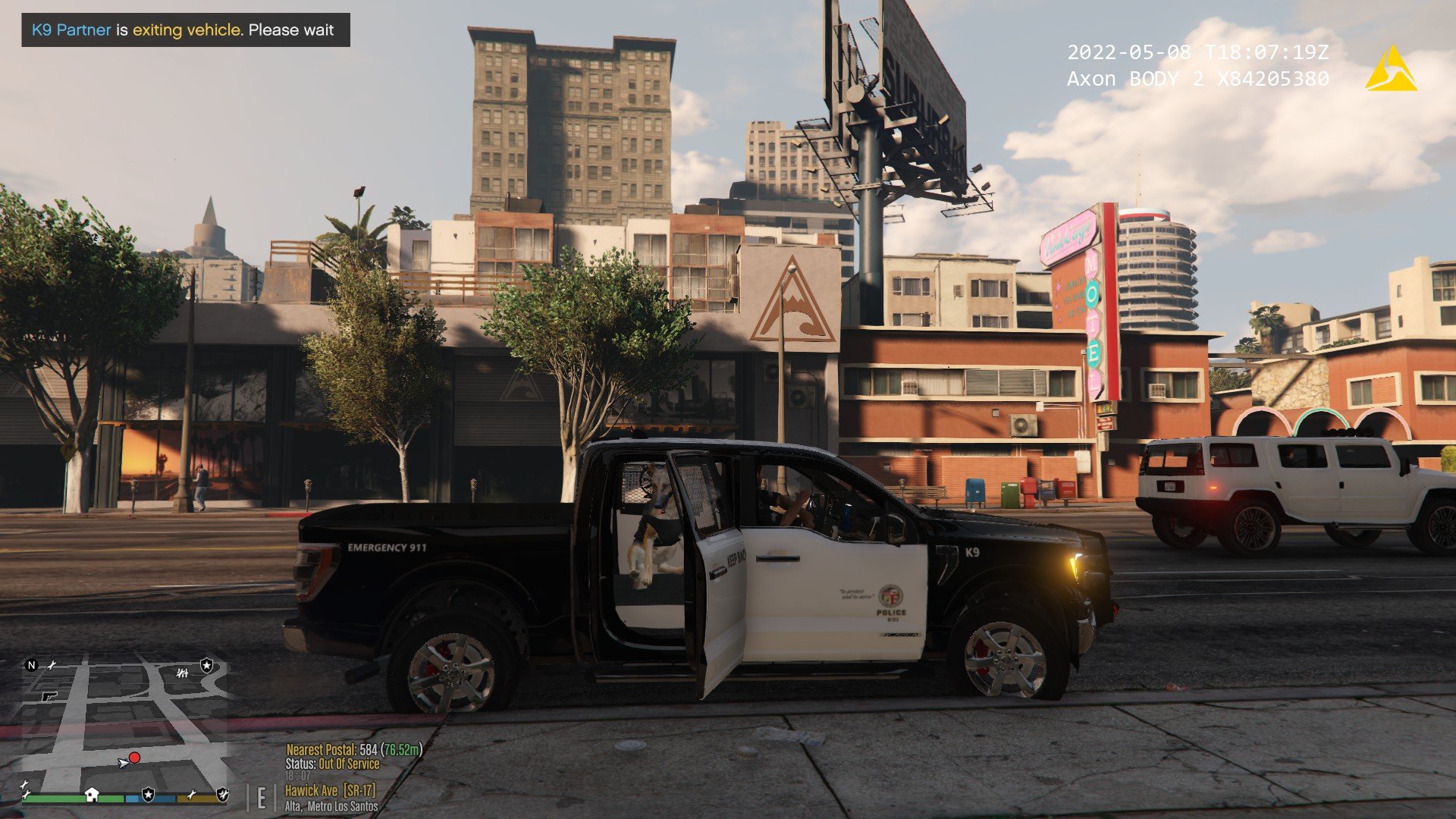Select the pistol gun shop blip

[50, 695]
